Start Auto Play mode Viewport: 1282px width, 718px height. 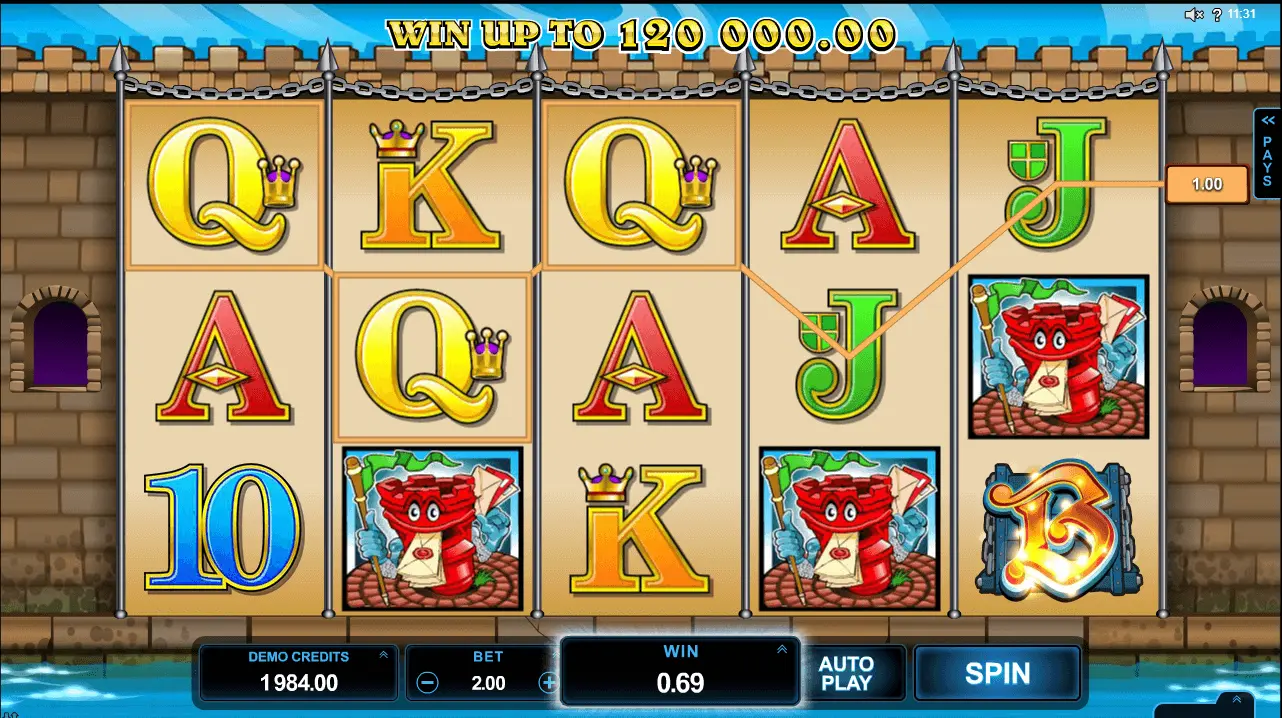click(x=846, y=673)
